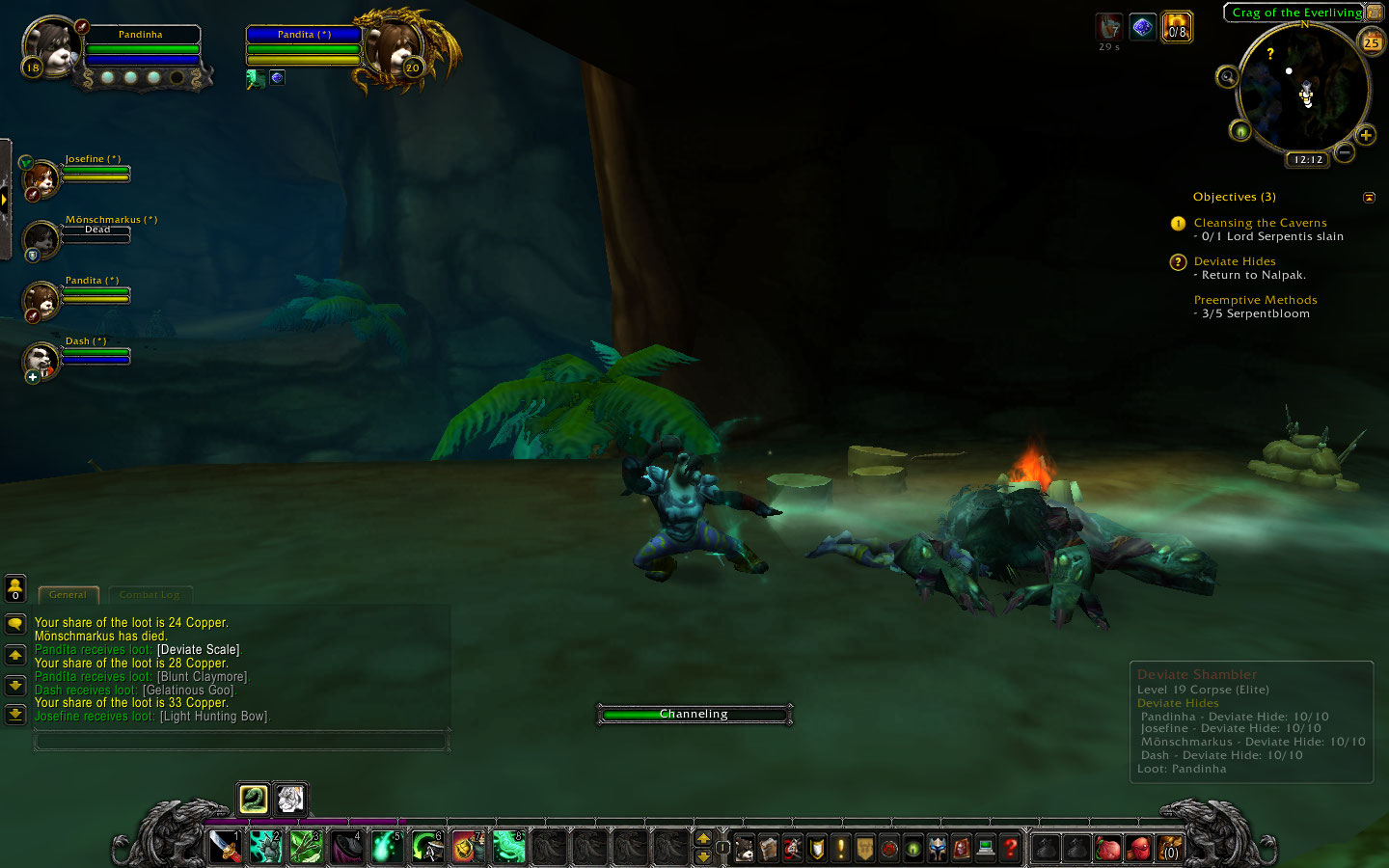Select the General chat tab
The width and height of the screenshot is (1389, 868).
(x=68, y=595)
